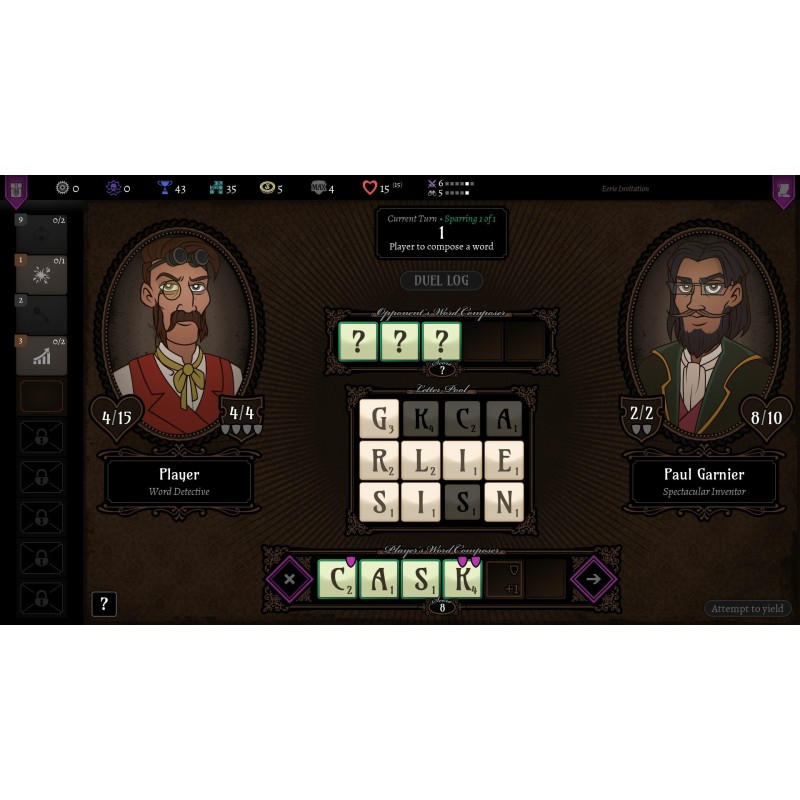The width and height of the screenshot is (800, 800).
Task: Add the E tile from the Letter Pool
Action: [504, 461]
